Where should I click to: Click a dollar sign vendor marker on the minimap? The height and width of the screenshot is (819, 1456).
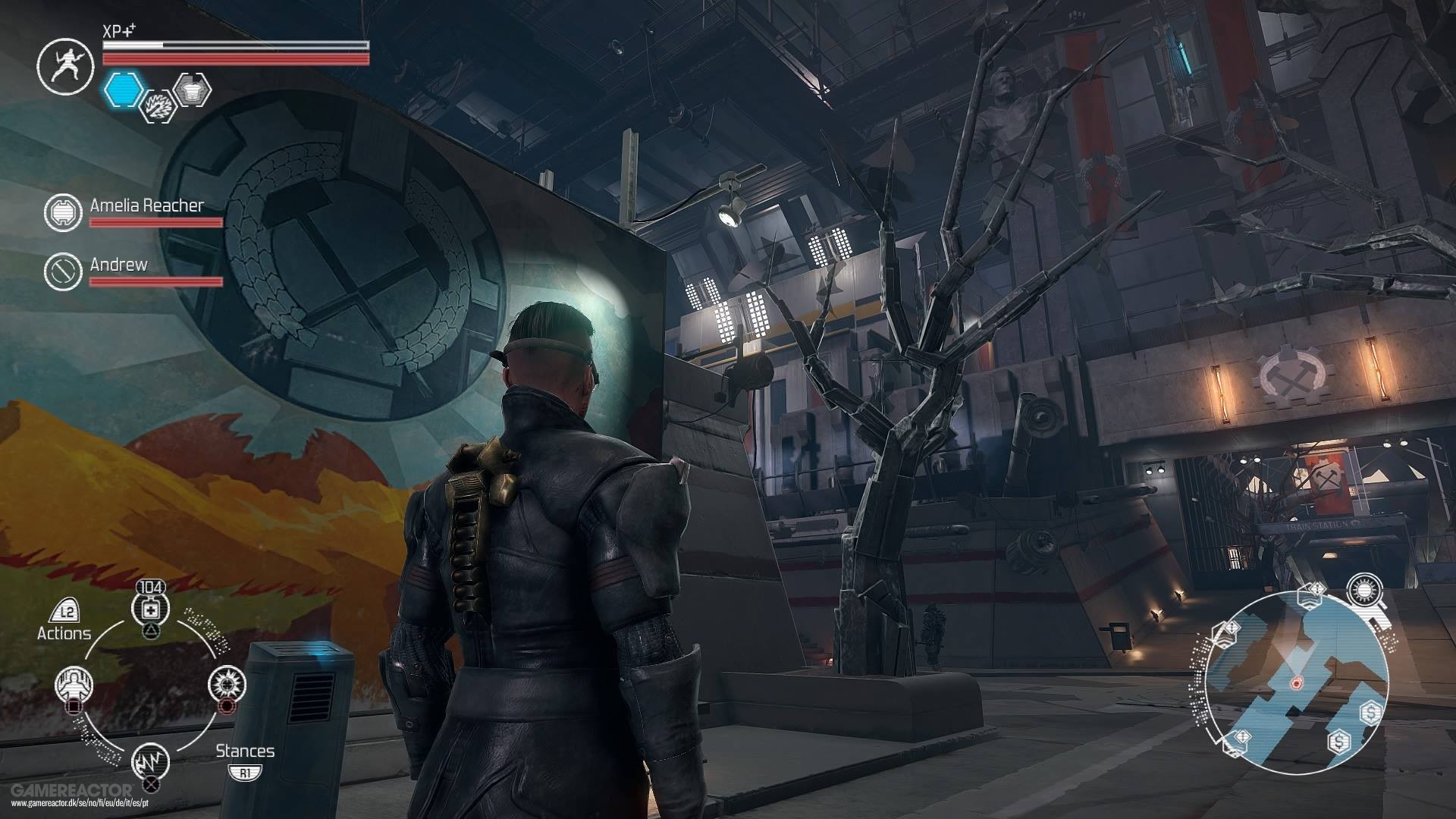pos(1370,712)
